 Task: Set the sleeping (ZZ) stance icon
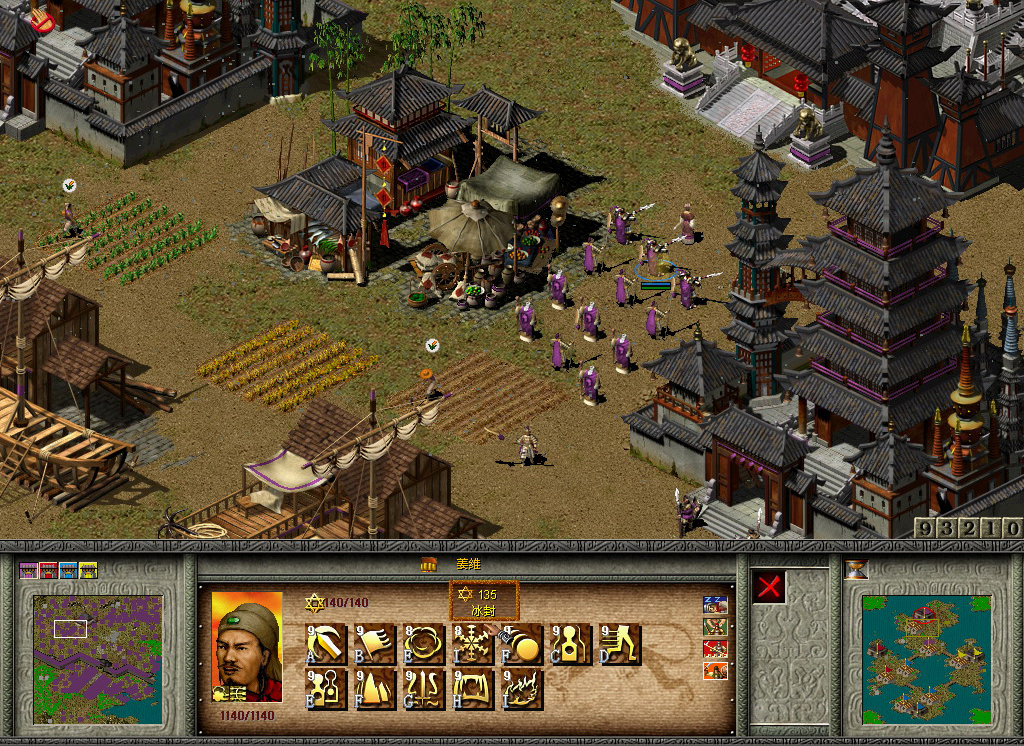click(715, 605)
